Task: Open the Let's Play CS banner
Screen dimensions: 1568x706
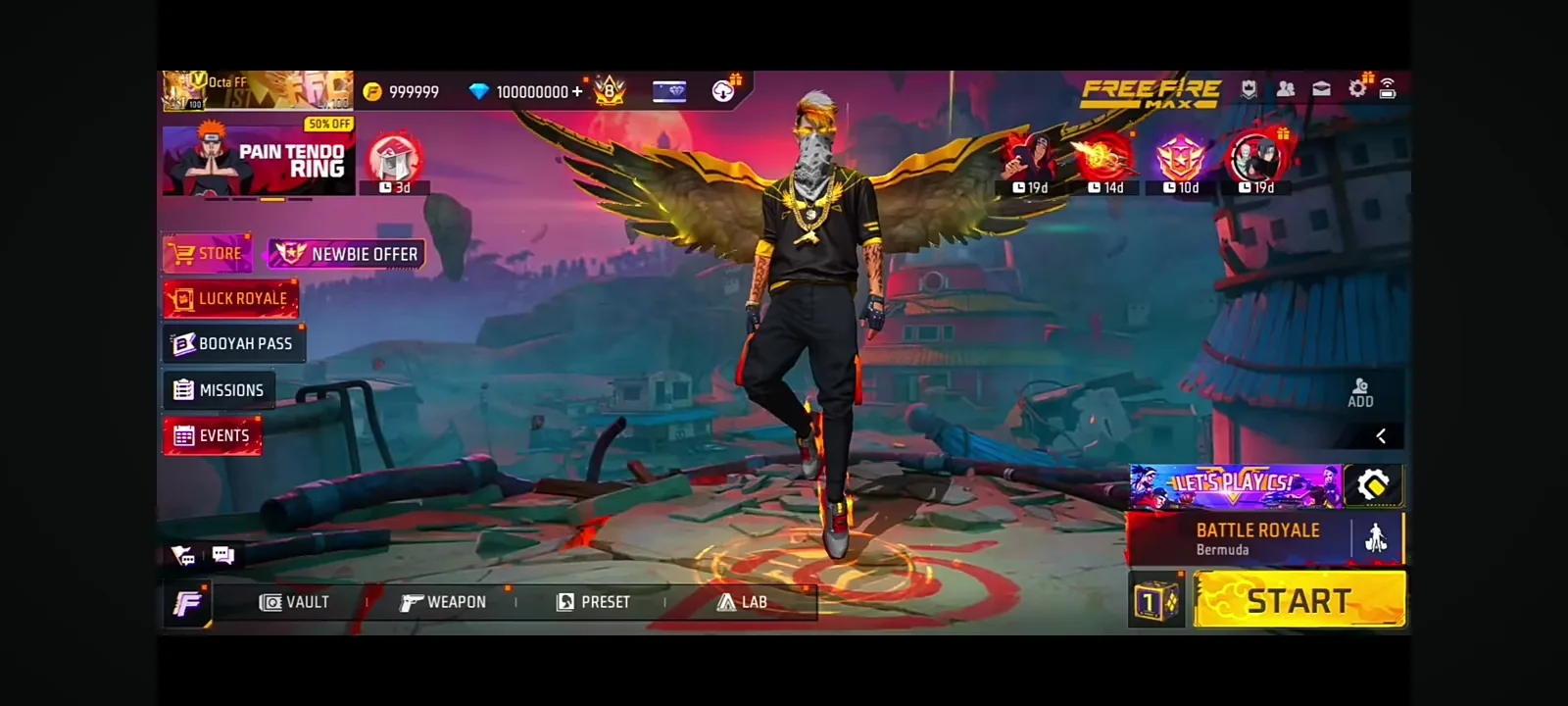Action: pyautogui.click(x=1235, y=485)
